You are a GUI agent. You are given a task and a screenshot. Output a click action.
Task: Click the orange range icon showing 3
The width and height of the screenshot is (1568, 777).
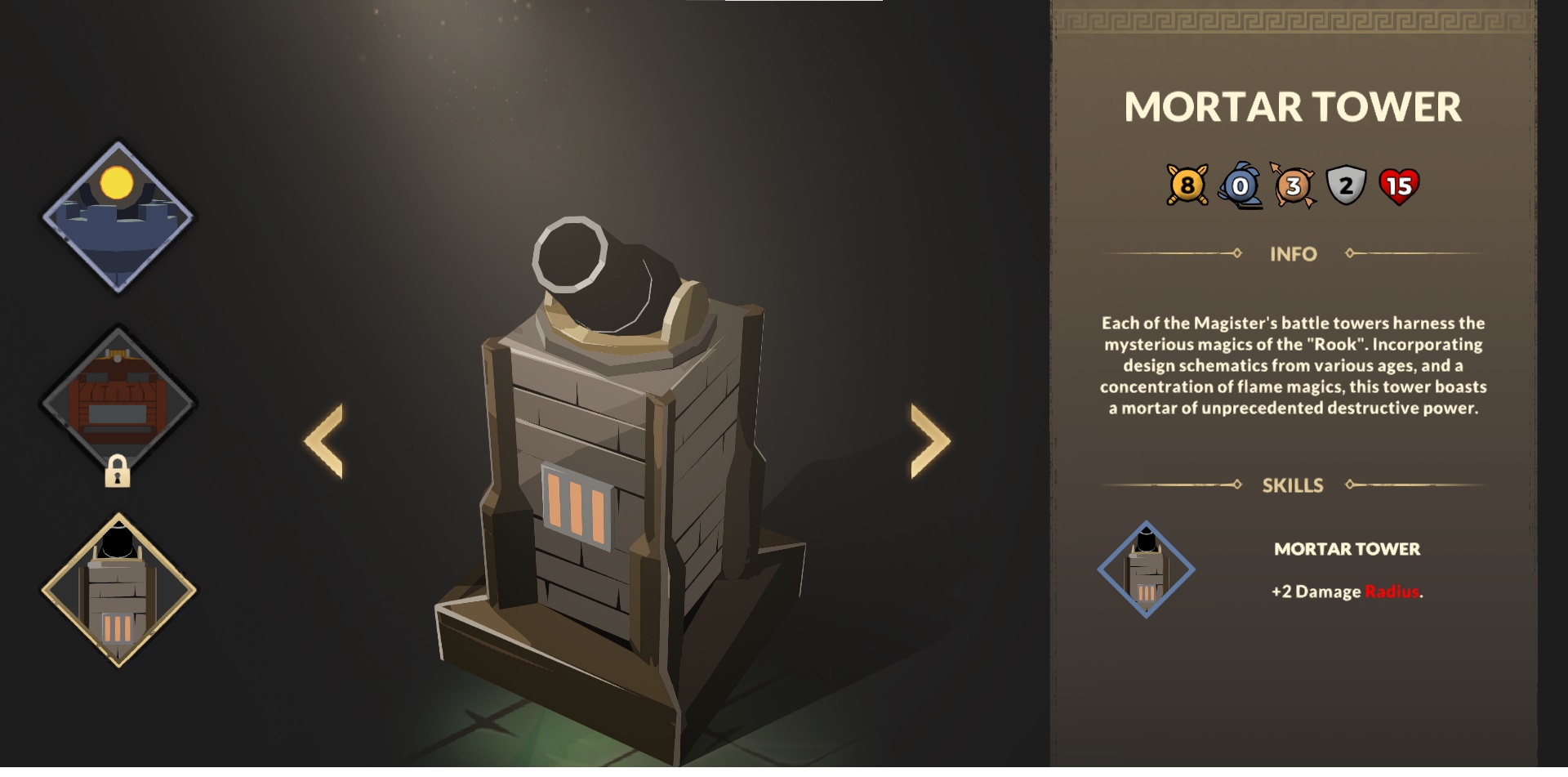(1294, 186)
